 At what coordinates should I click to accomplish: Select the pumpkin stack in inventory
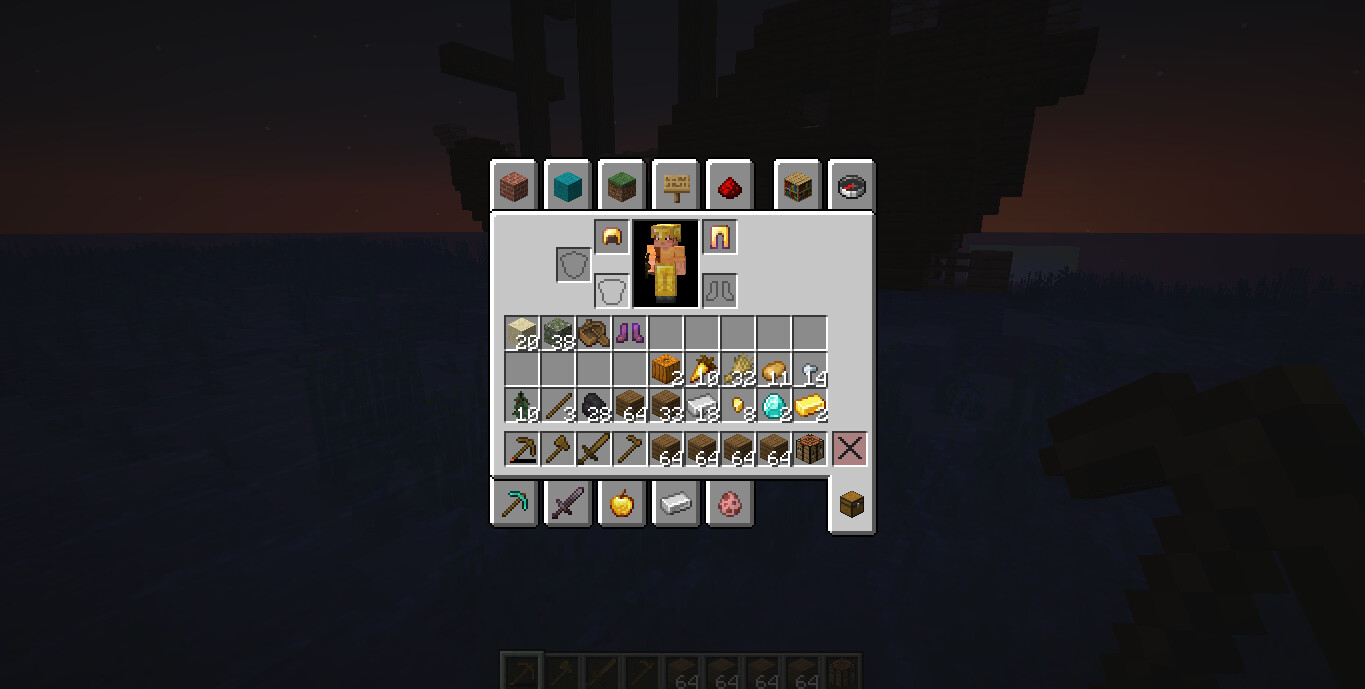[x=666, y=370]
